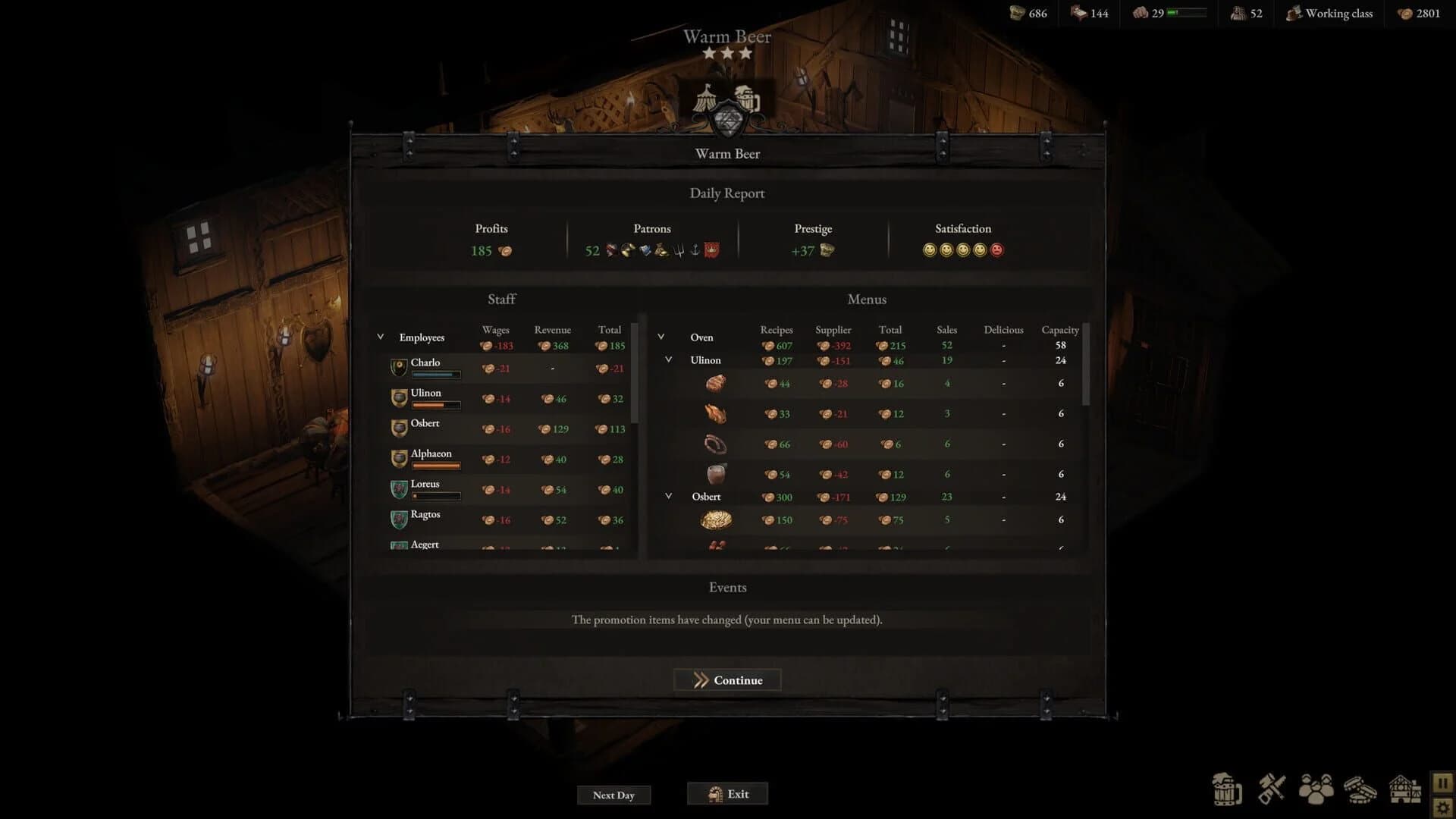Click the Next Day button
Viewport: 1456px width, 819px height.
(613, 795)
